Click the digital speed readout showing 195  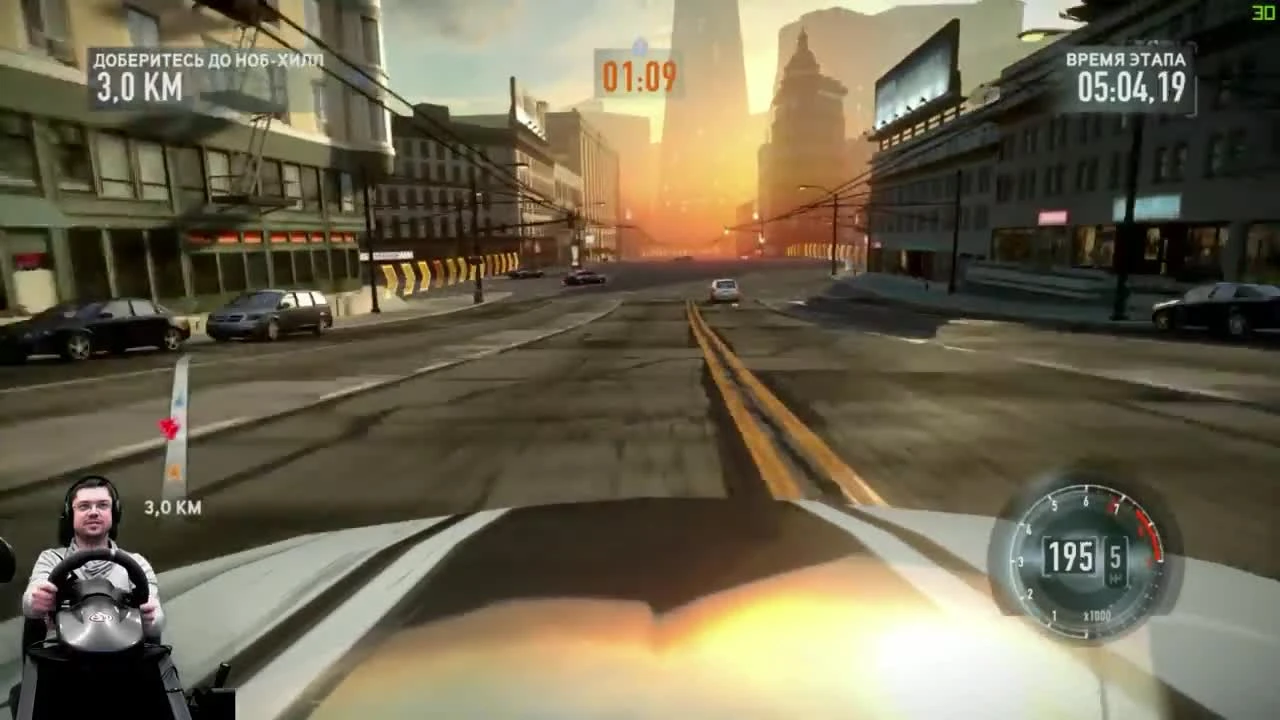pyautogui.click(x=1071, y=556)
